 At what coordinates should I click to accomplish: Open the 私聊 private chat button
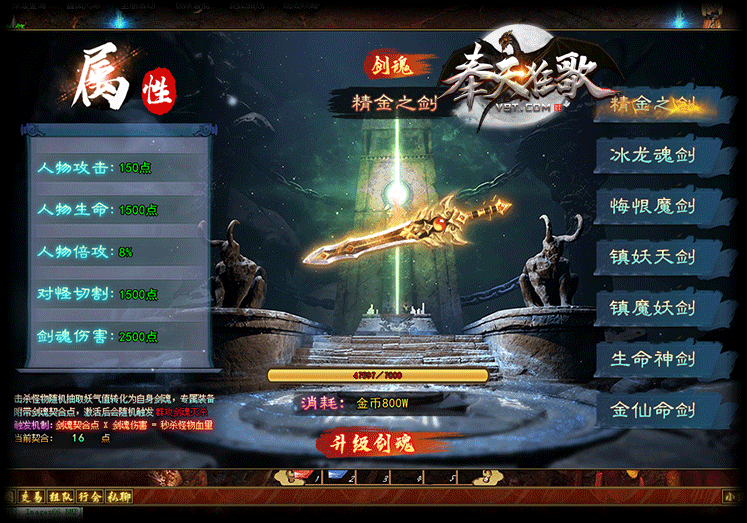point(119,496)
